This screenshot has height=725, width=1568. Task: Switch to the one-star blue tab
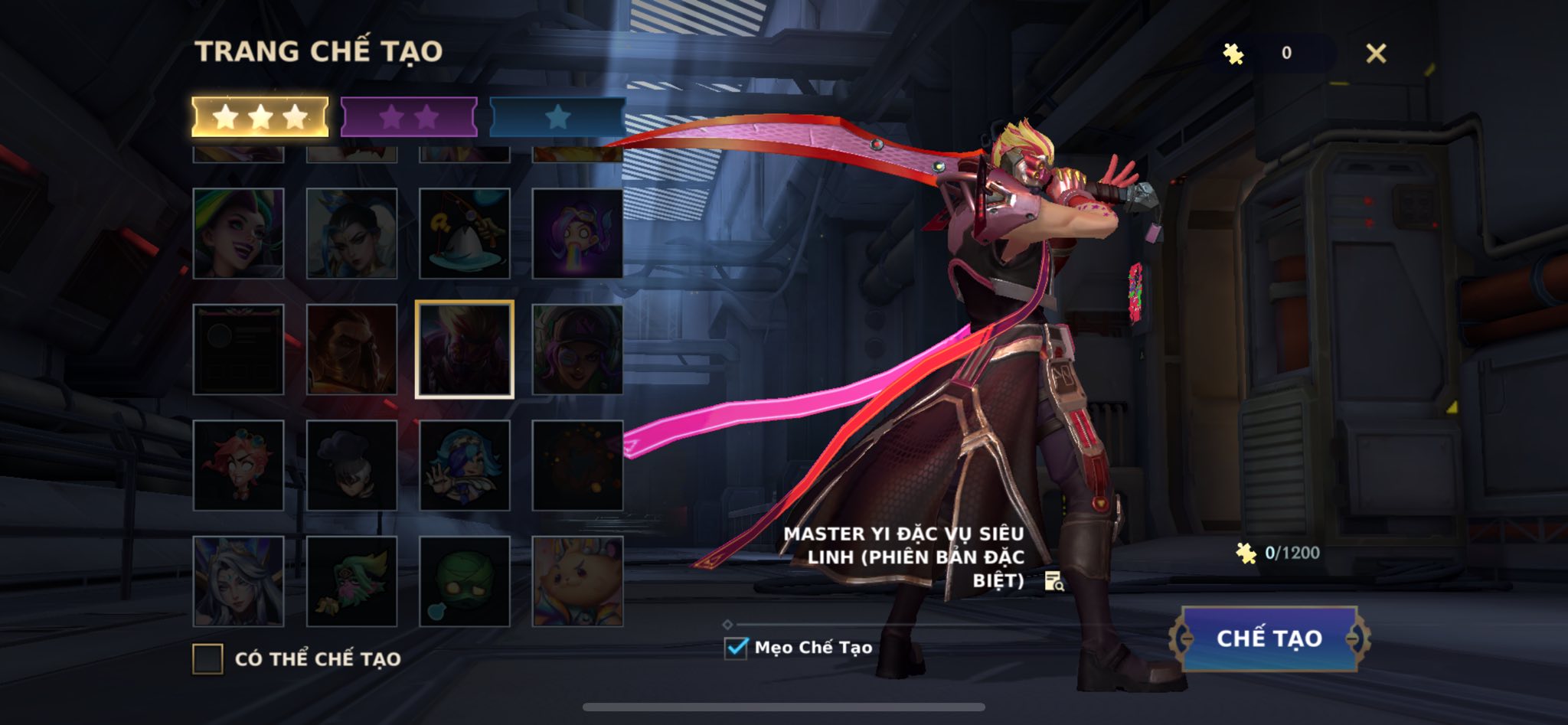[557, 117]
